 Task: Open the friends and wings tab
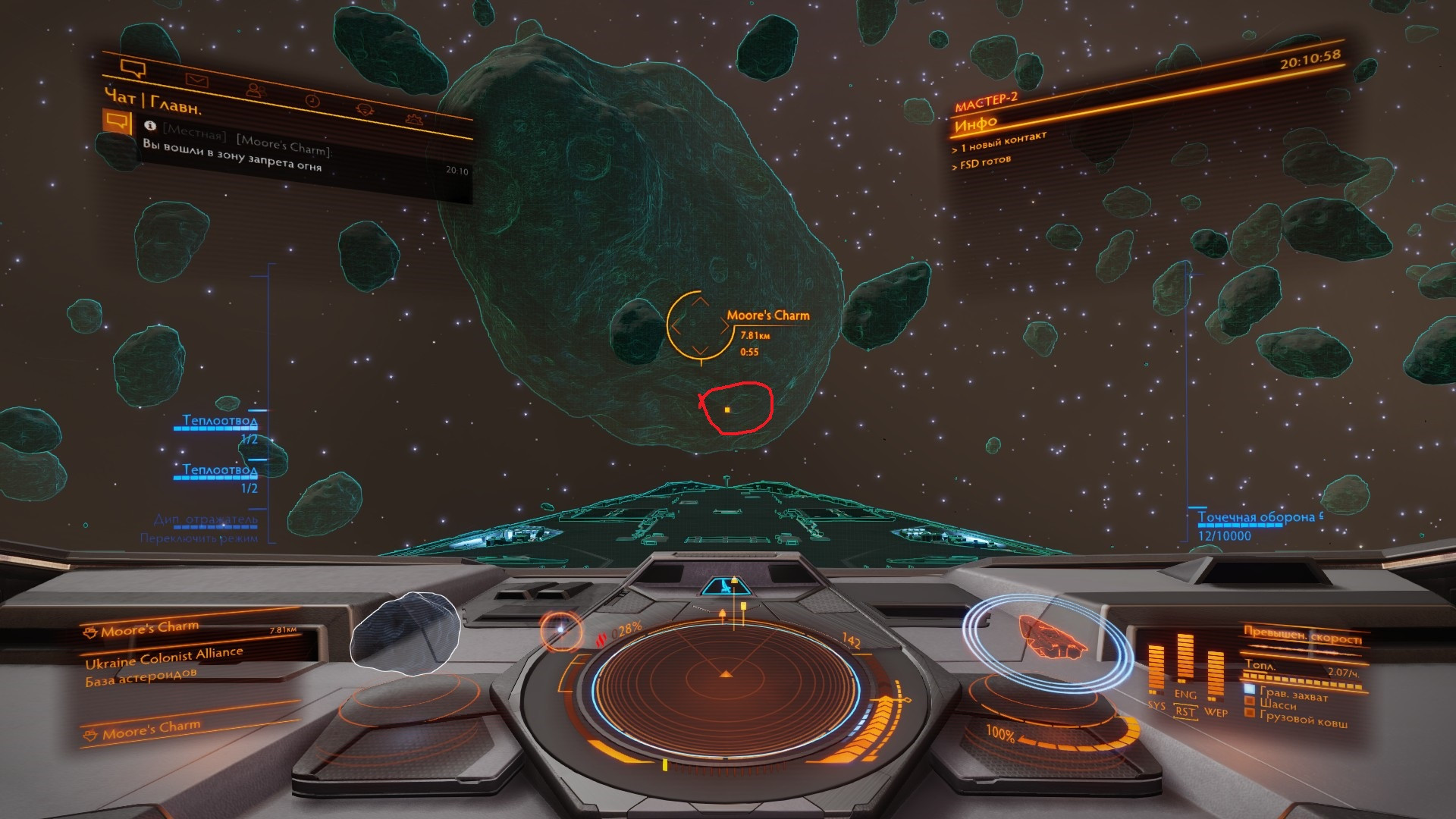[x=255, y=90]
